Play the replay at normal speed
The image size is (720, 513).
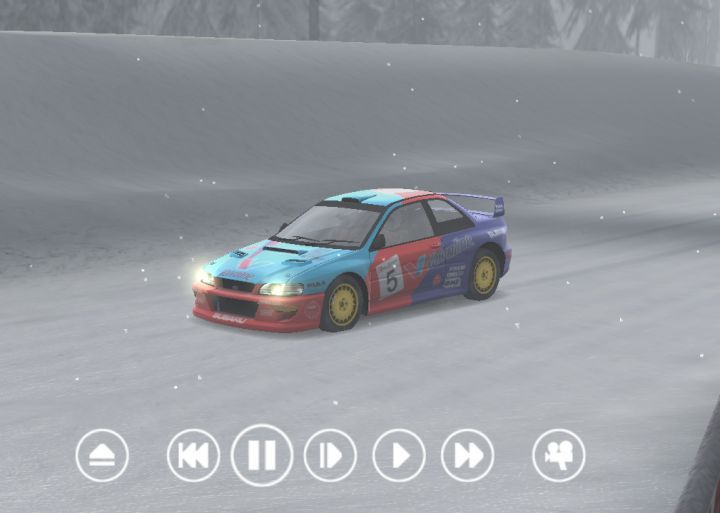pyautogui.click(x=399, y=456)
